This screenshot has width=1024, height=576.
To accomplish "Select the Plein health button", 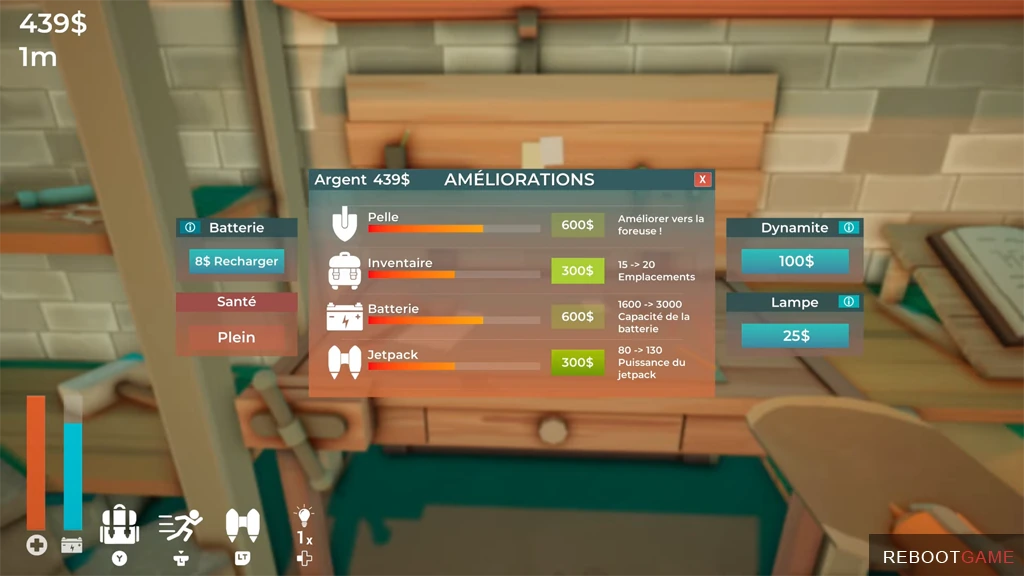I will [237, 337].
